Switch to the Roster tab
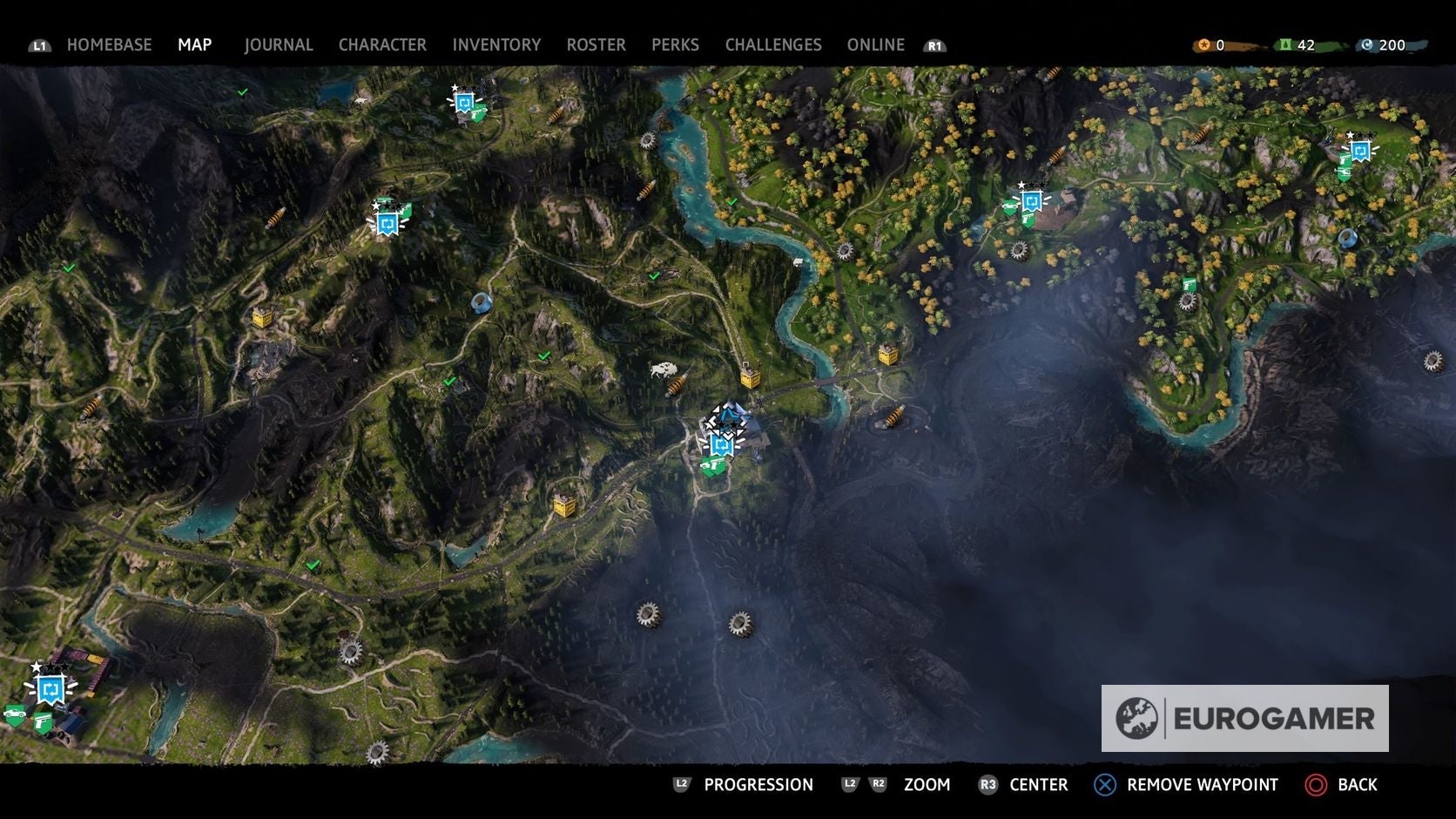This screenshot has width=1456, height=819. pos(596,44)
